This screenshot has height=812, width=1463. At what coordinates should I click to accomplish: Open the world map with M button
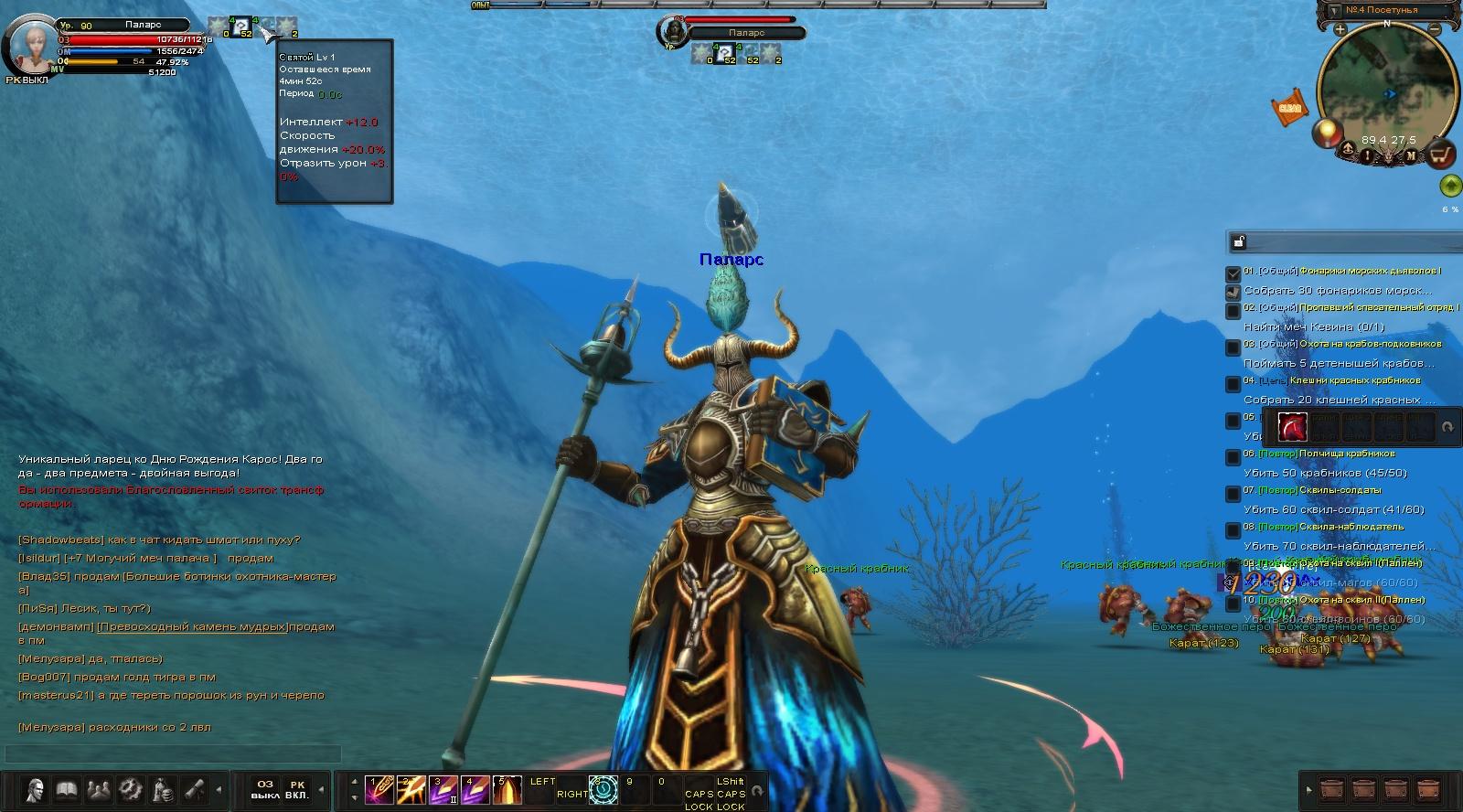pos(1411,155)
